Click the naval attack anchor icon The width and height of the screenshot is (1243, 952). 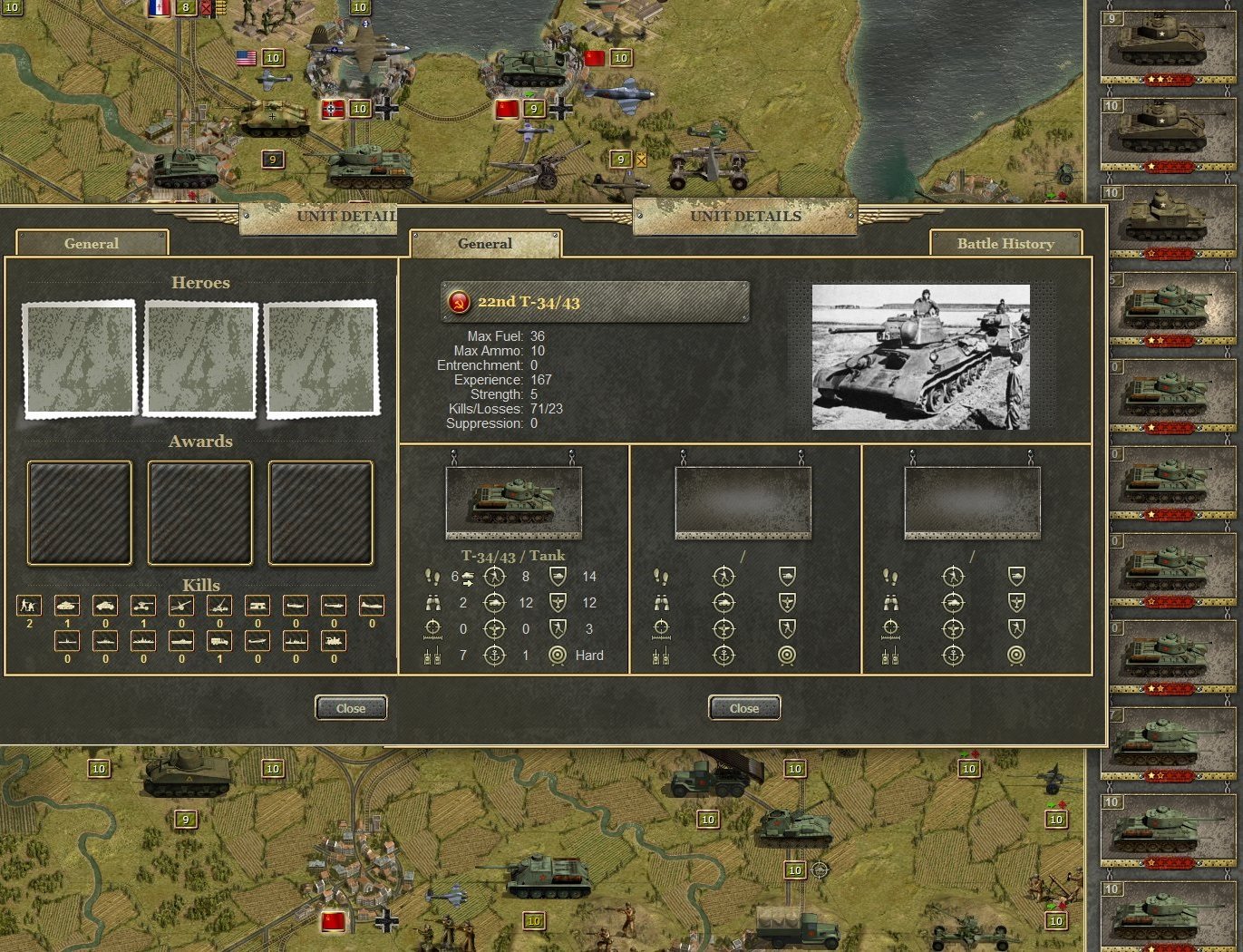495,655
